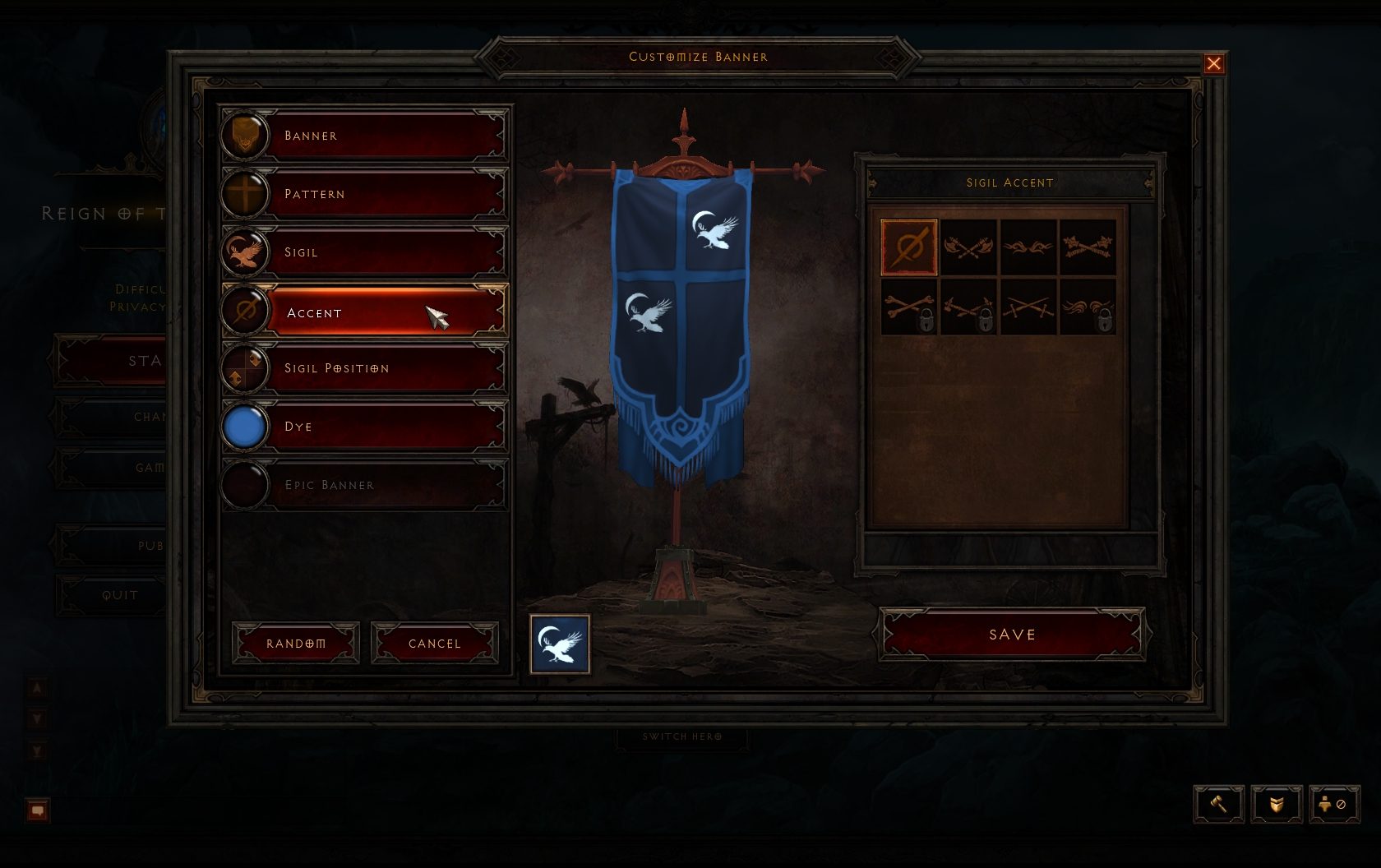
Task: Open the chat bubble button
Action: [x=38, y=810]
